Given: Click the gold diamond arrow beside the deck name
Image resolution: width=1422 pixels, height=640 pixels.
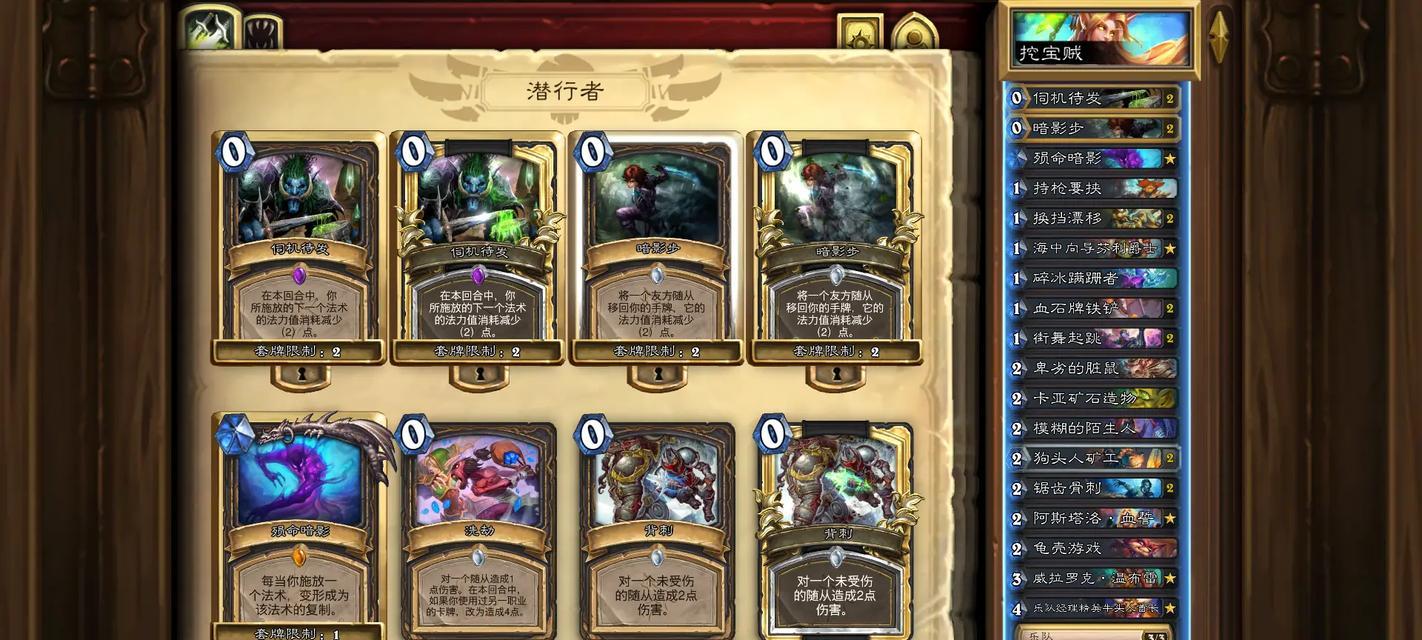Looking at the screenshot, I should pos(1218,37).
